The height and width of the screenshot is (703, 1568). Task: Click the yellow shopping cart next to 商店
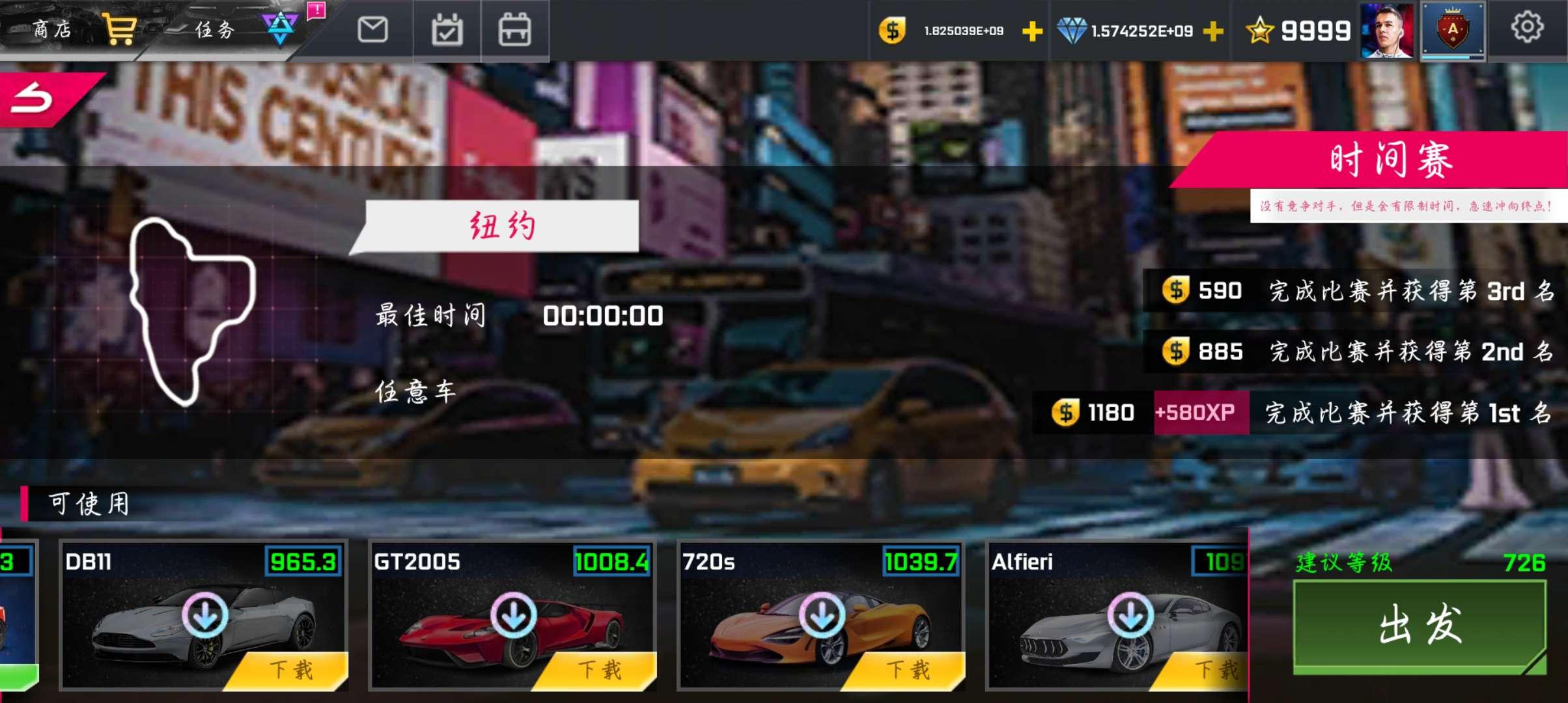coord(120,27)
